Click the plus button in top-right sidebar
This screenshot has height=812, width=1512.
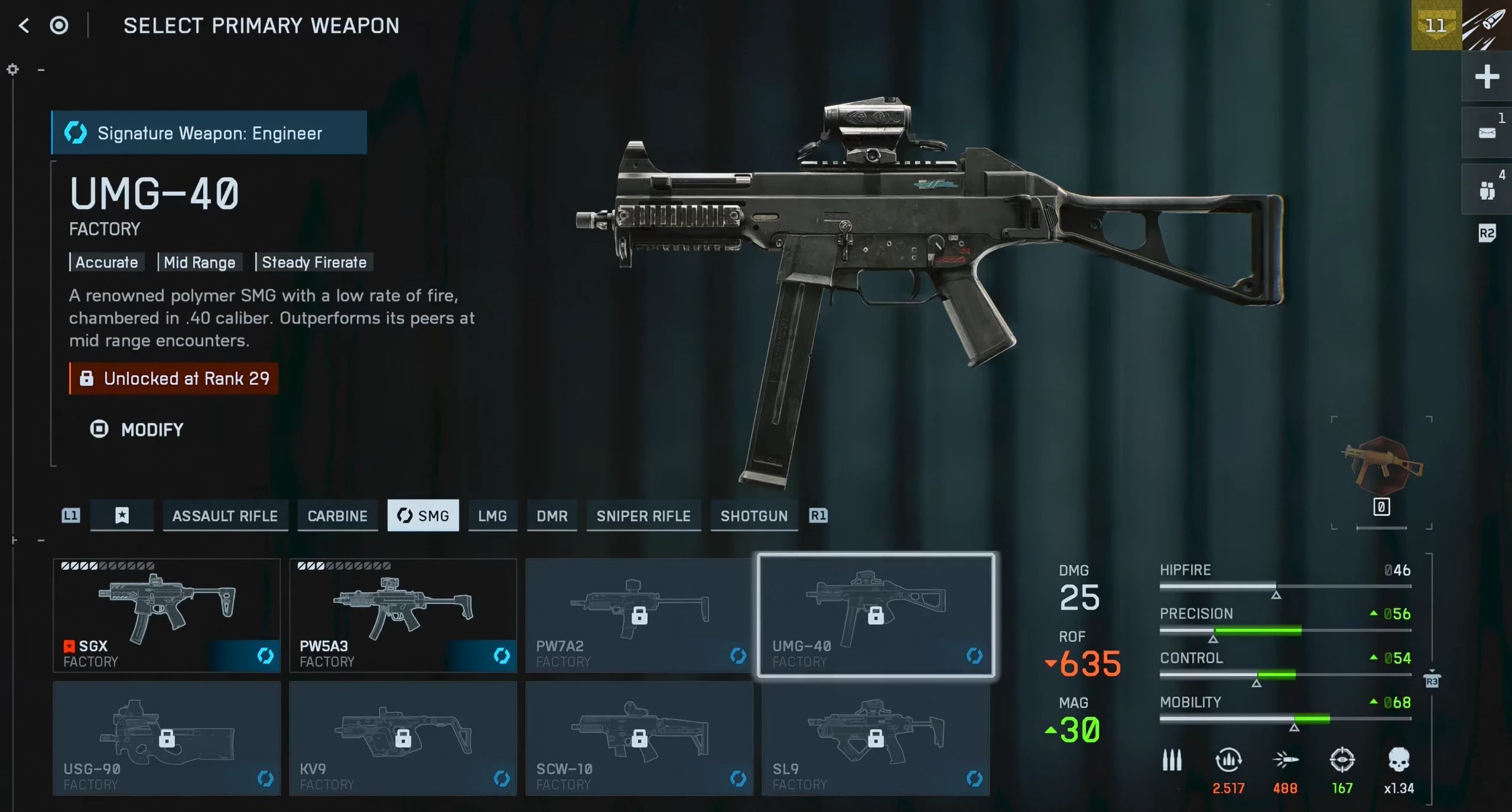click(1487, 77)
